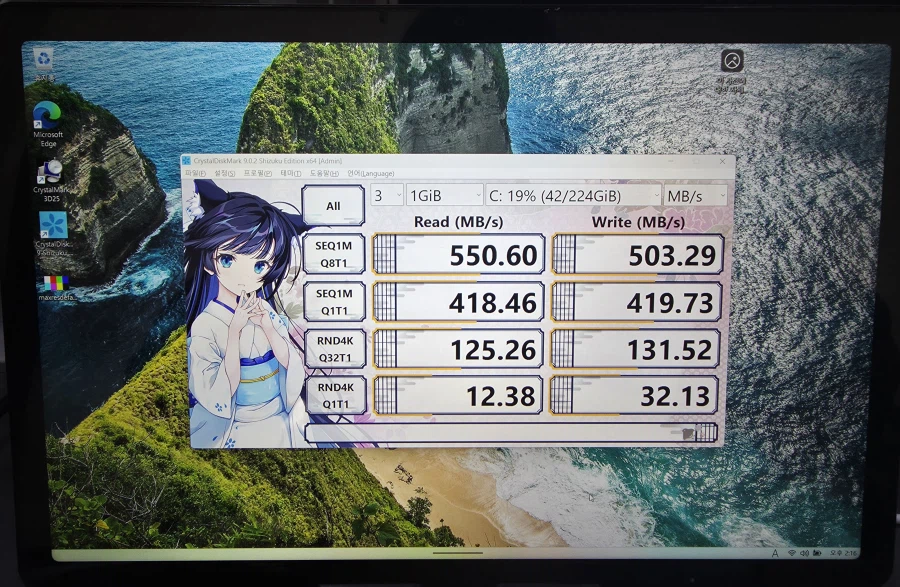Start the SEQ1M Q1T1 test
The image size is (900, 587).
click(334, 301)
